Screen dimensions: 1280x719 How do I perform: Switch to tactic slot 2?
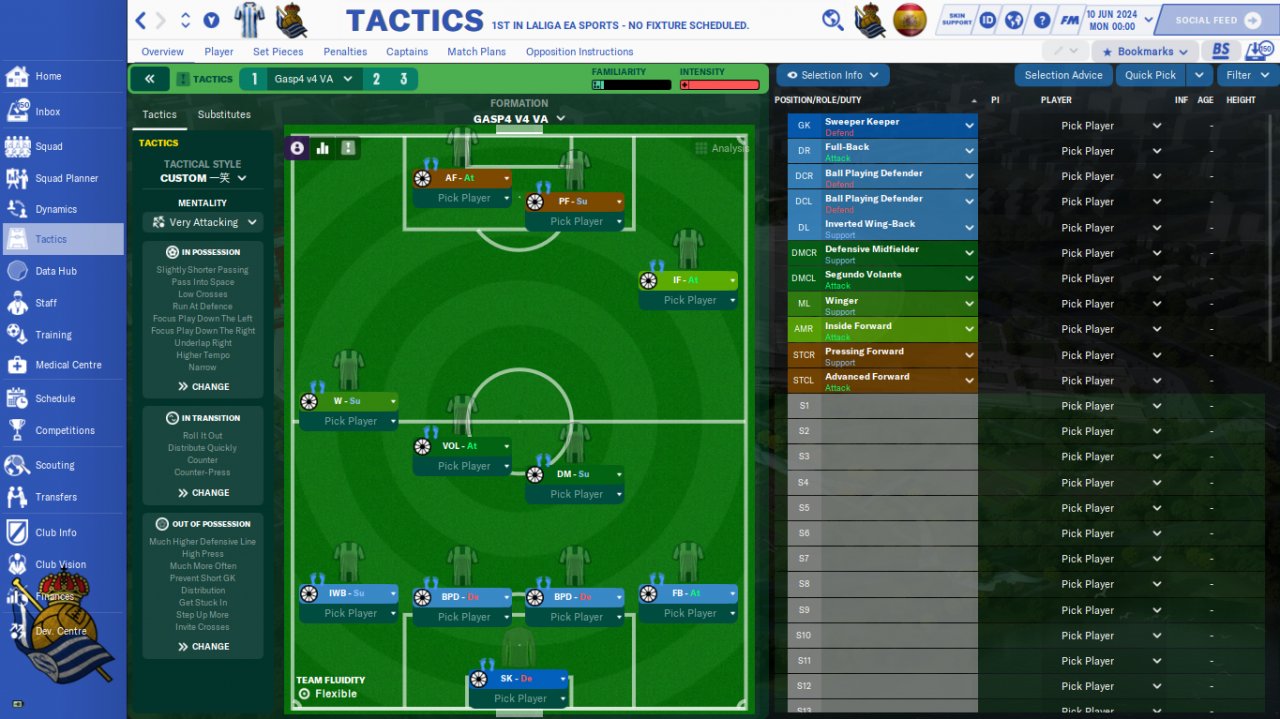coord(376,79)
